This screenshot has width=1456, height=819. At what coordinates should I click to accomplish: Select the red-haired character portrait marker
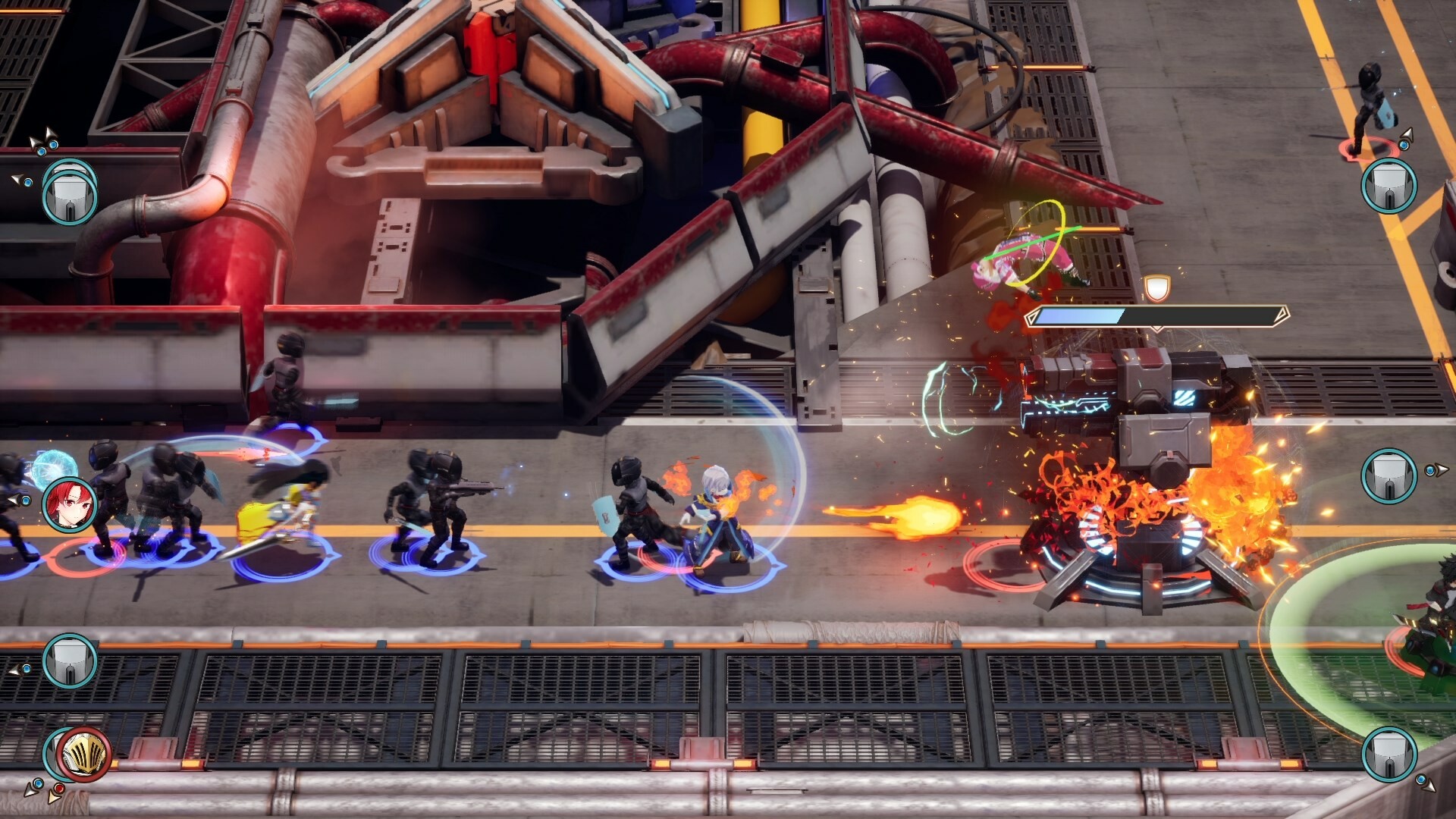[x=70, y=504]
